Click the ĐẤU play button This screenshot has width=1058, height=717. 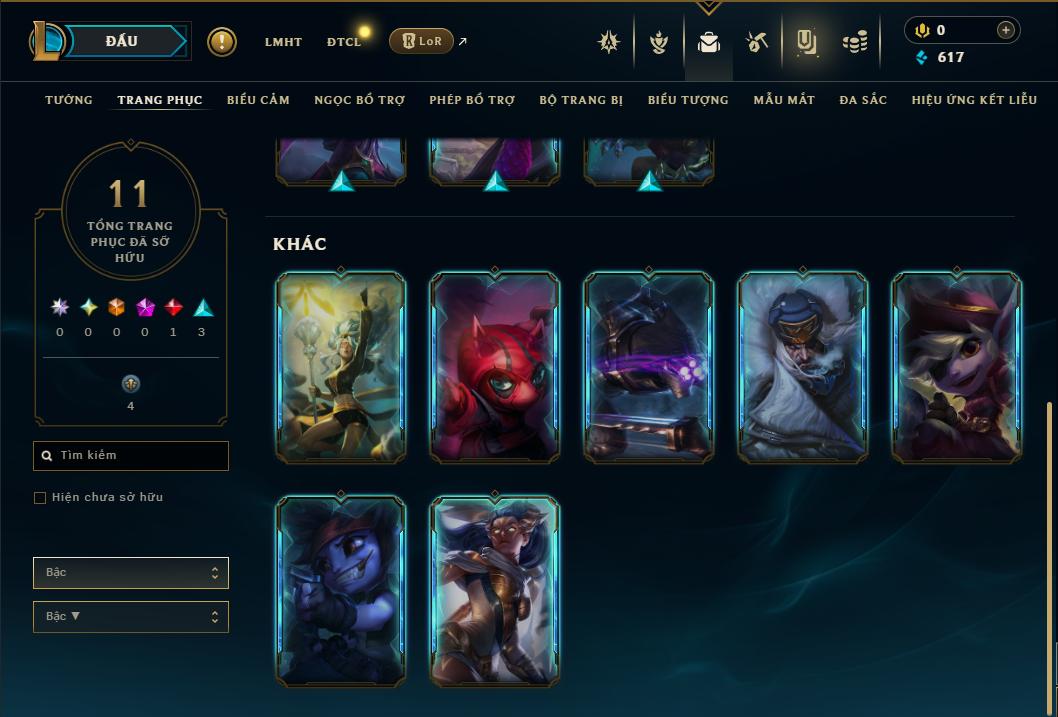tap(122, 41)
